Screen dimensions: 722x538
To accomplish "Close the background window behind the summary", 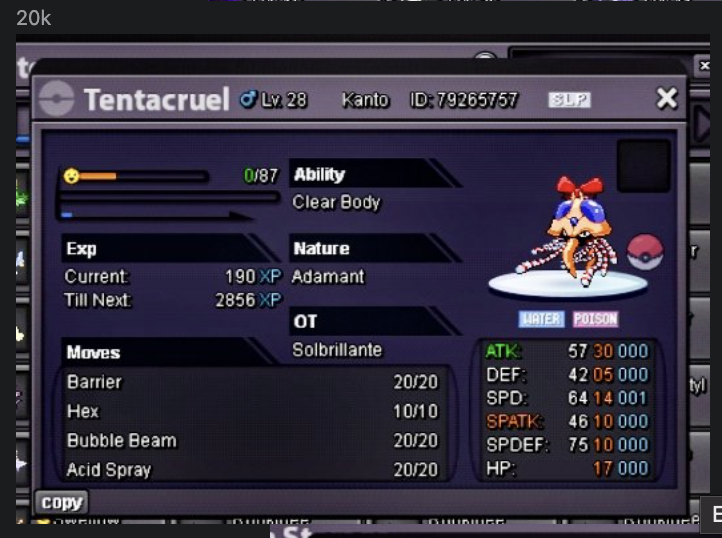I will [703, 65].
